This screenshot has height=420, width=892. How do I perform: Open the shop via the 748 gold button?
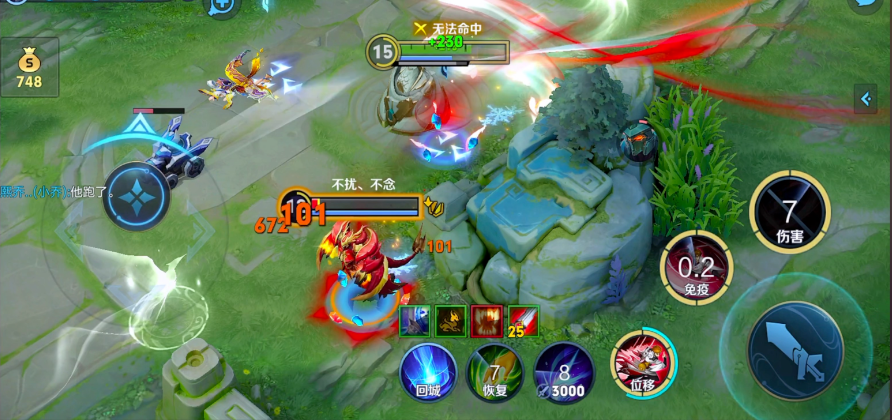(x=29, y=67)
